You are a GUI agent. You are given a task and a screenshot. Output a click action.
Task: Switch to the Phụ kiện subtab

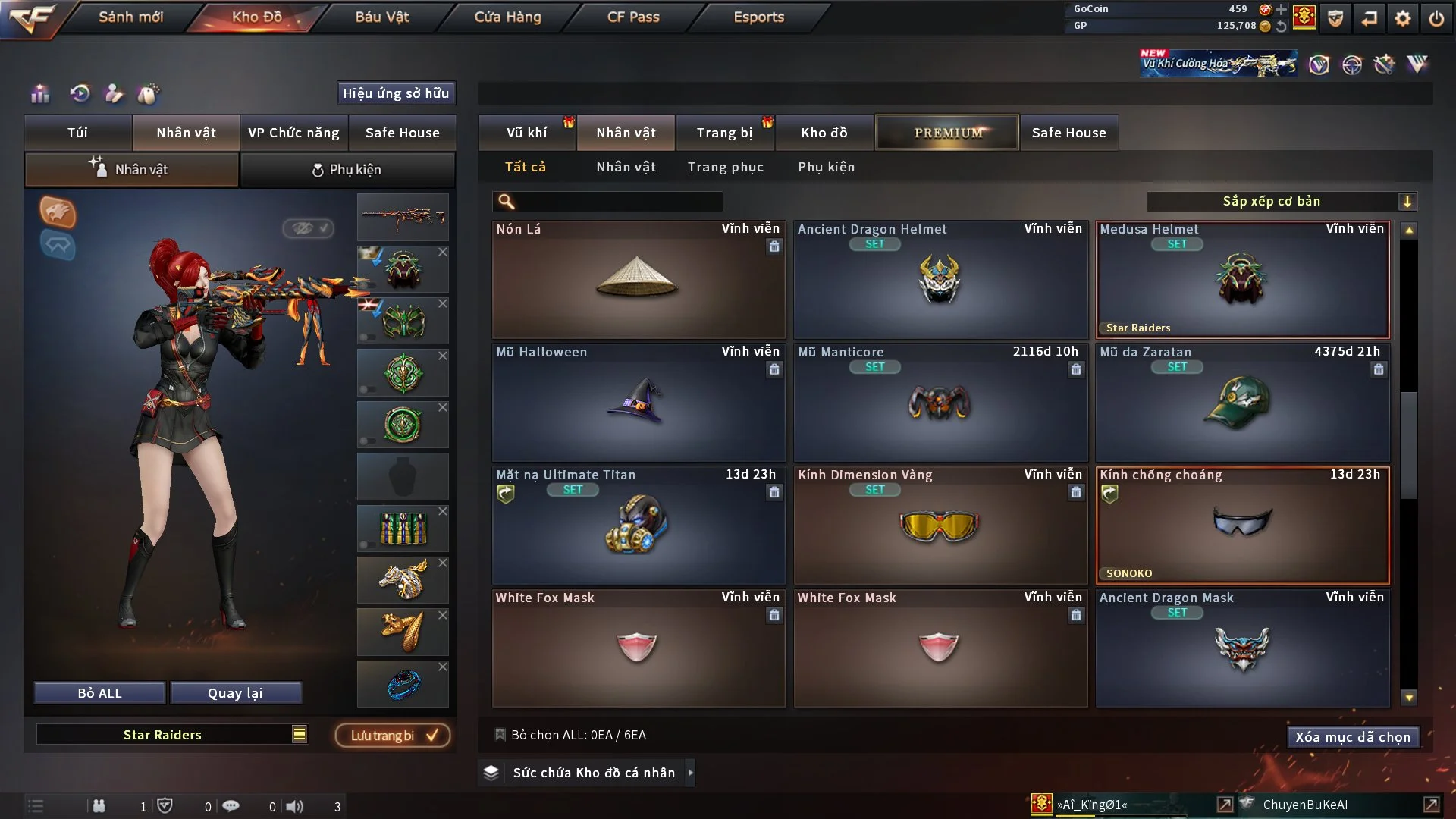click(347, 170)
